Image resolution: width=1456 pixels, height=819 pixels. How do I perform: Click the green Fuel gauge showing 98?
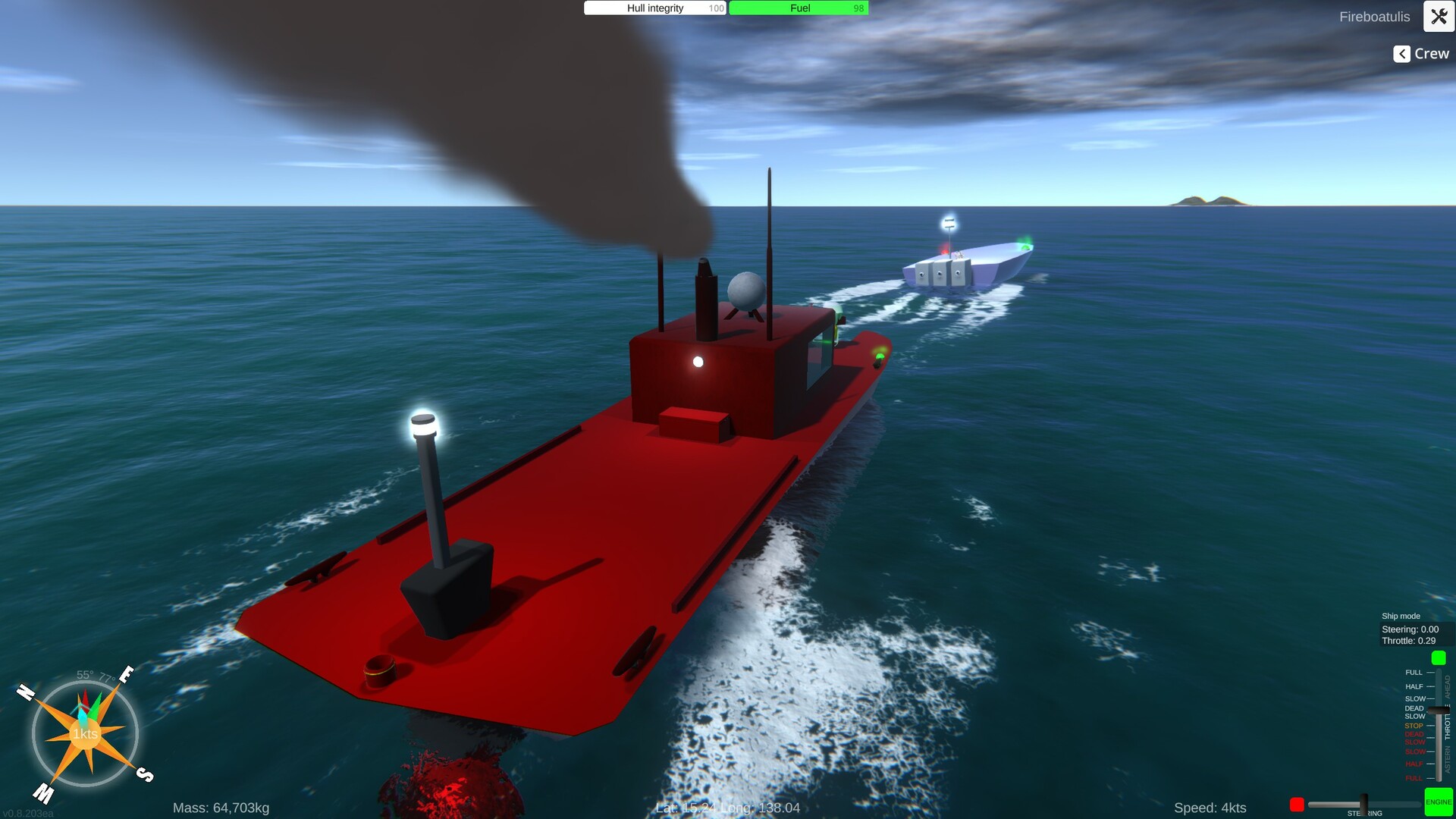pyautogui.click(x=799, y=8)
